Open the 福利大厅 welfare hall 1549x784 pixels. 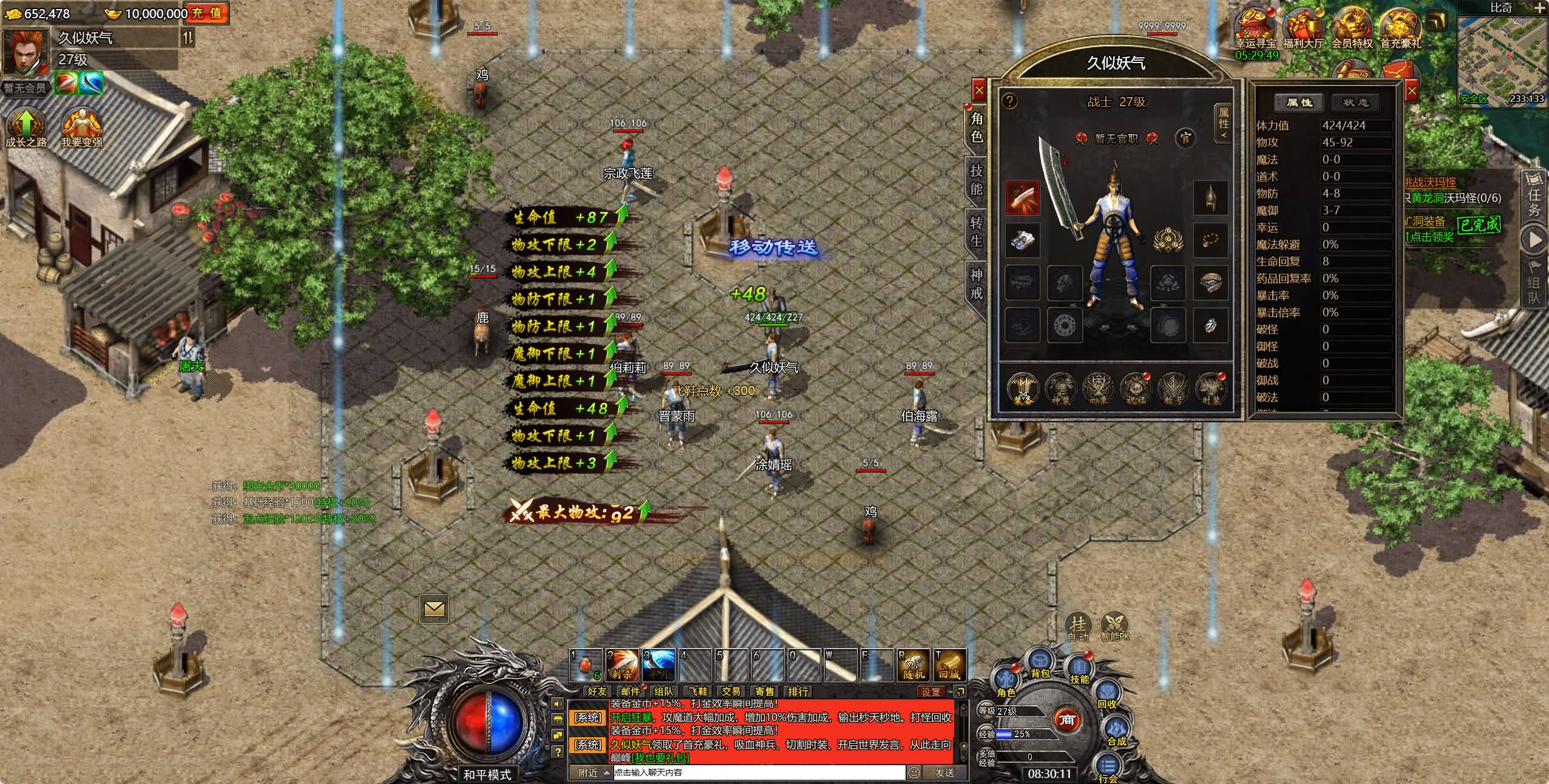coord(1303,29)
